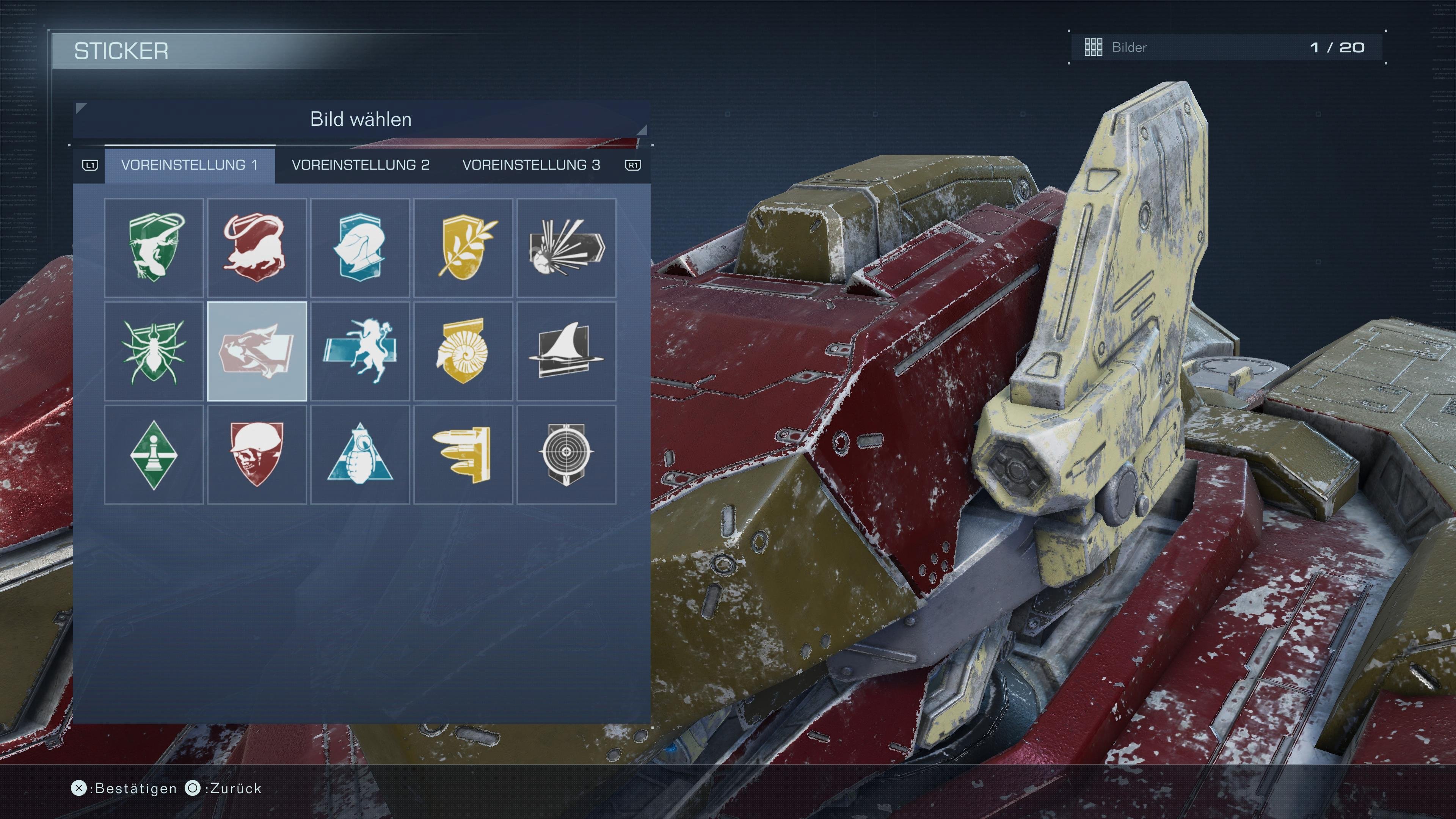1456x819 pixels.
Task: Open the VOREINSTELLUNG 3 preset tab
Action: 532,165
